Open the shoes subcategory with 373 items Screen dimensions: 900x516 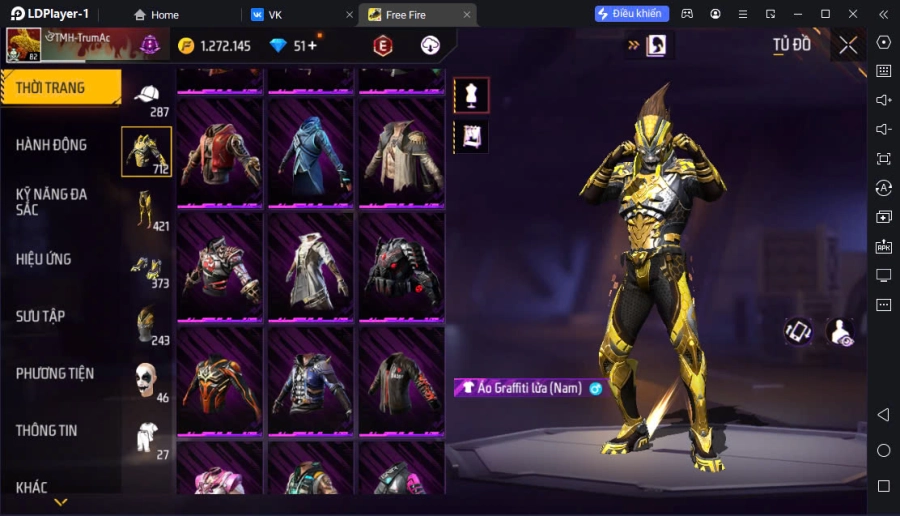pyautogui.click(x=147, y=268)
